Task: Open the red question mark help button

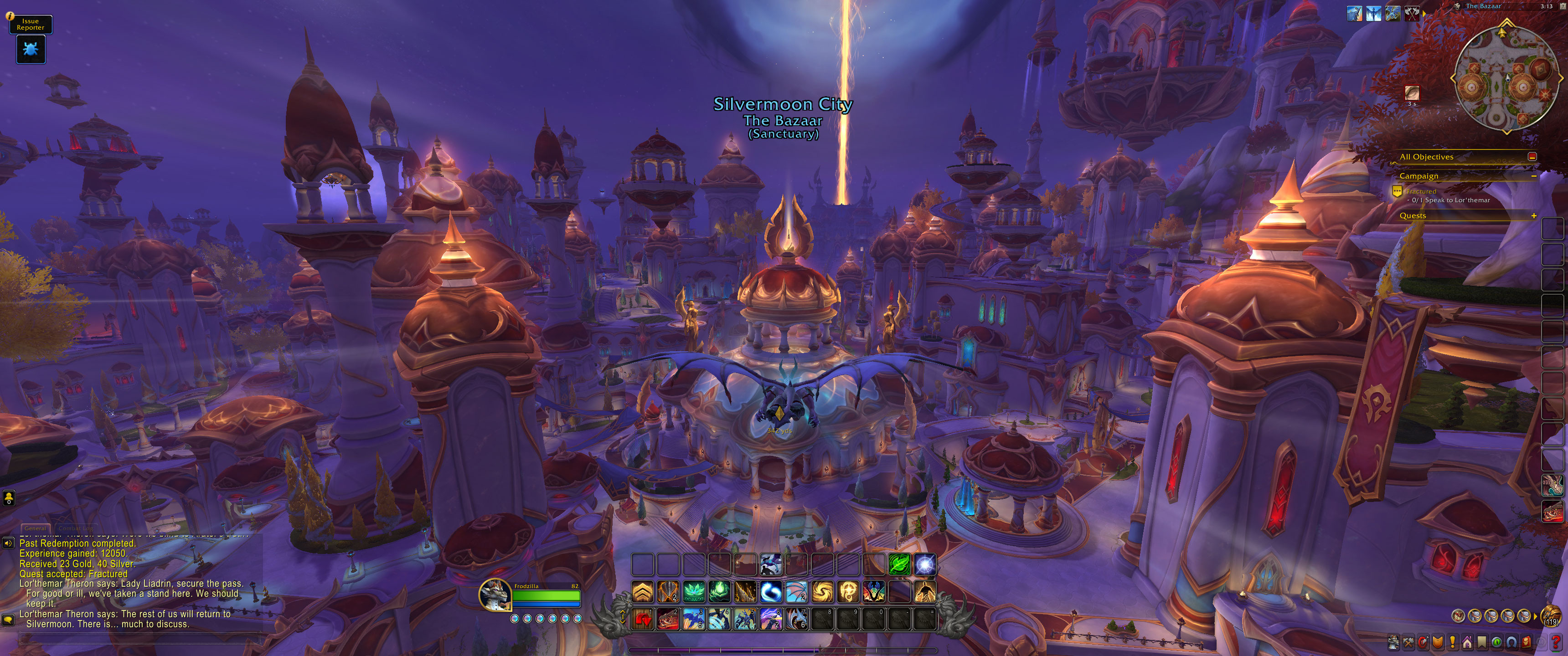Action: click(x=1557, y=641)
